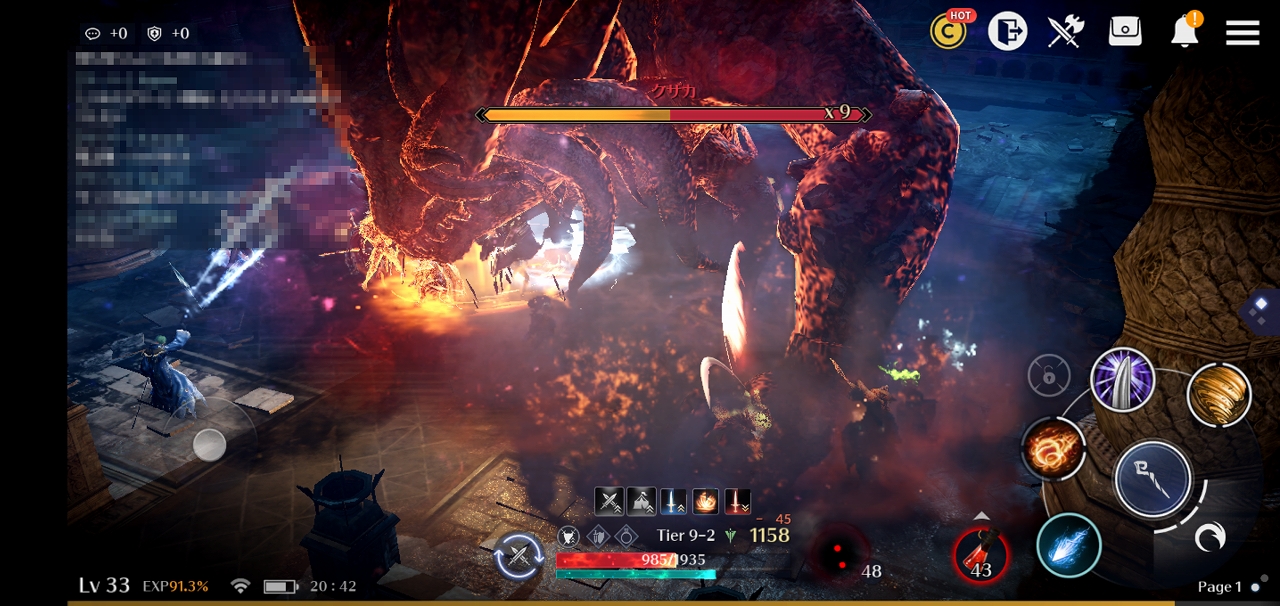Toggle auto-battle crossed swords button
The image size is (1280, 606).
519,556
